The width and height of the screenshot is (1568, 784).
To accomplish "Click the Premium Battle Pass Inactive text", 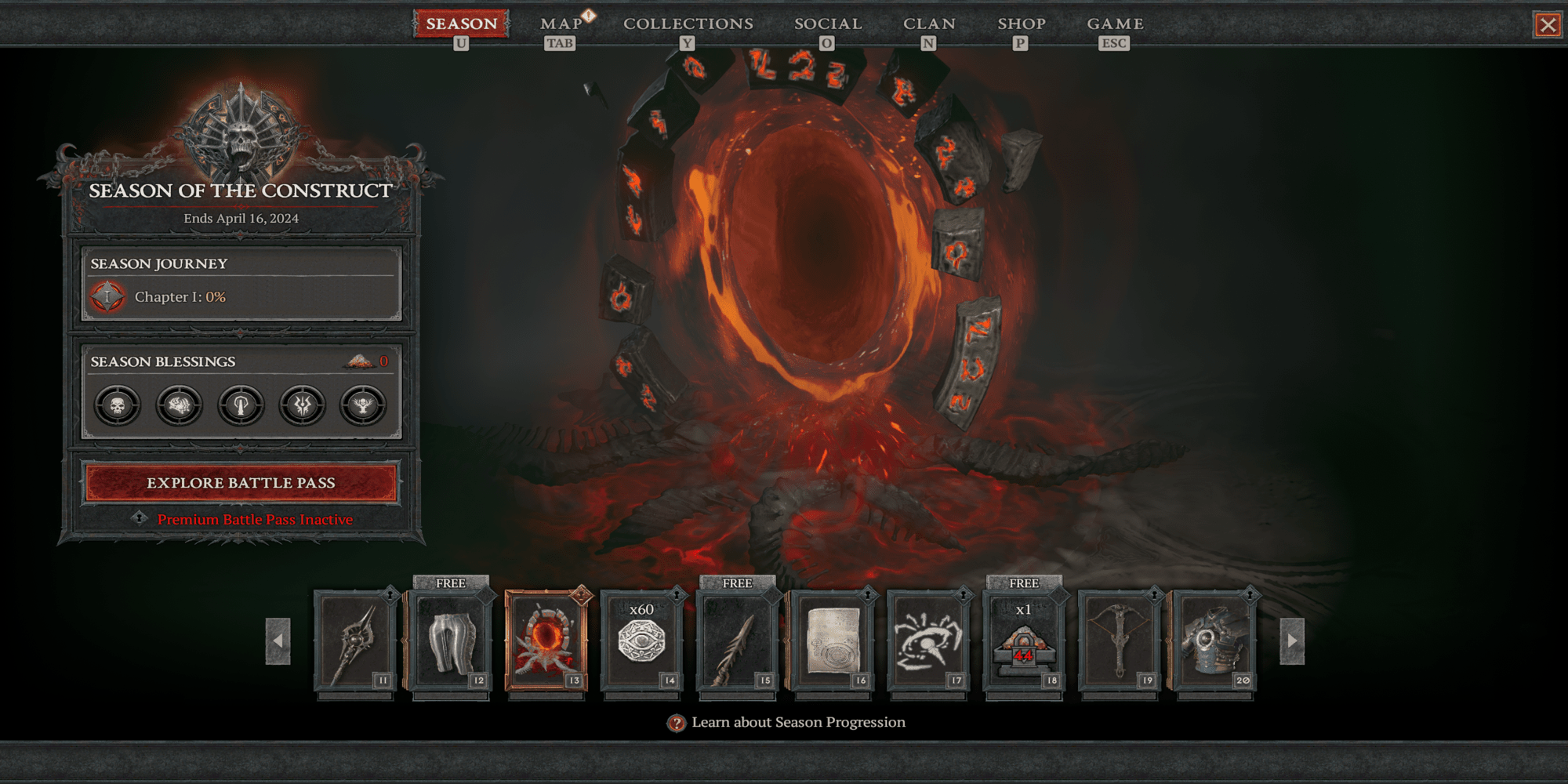I will 255,519.
